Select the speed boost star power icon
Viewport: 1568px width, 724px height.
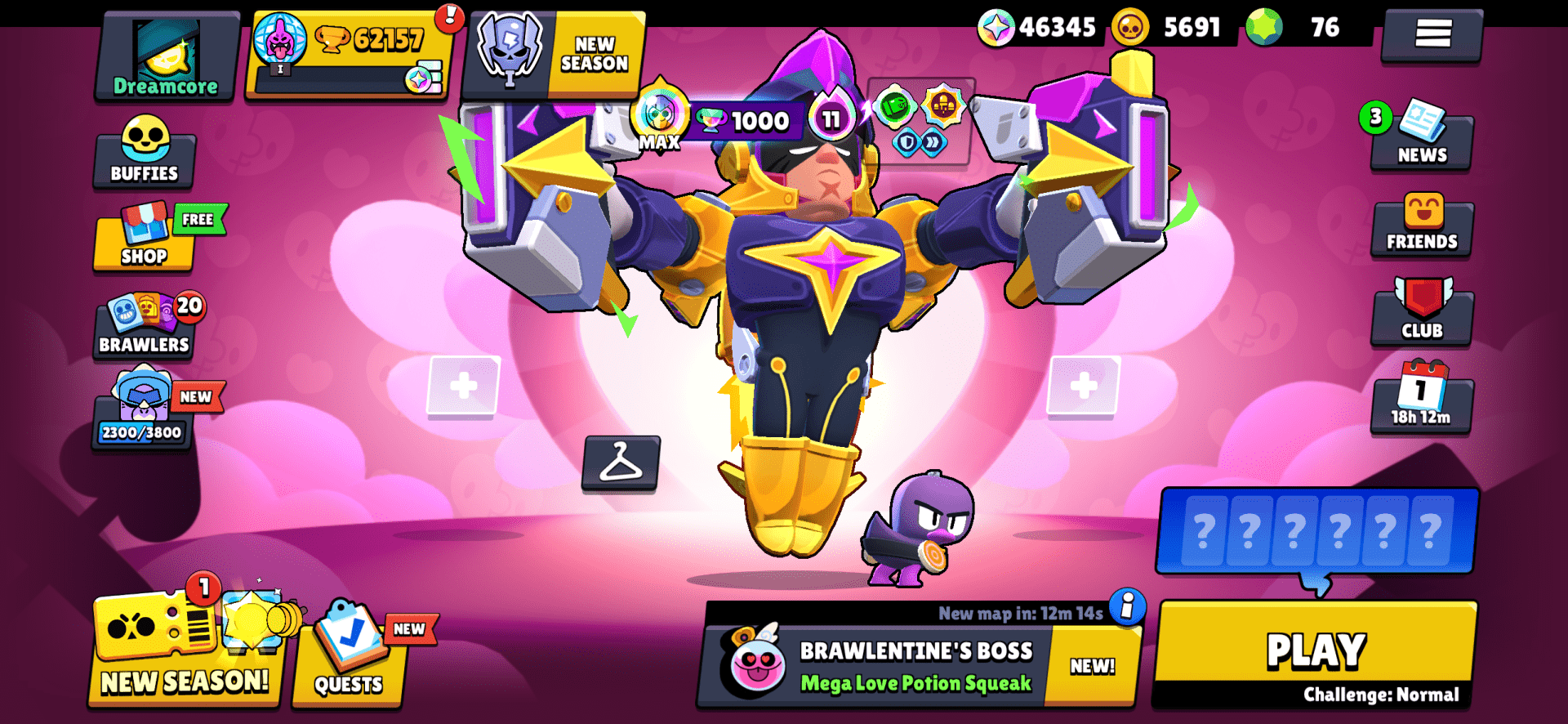click(933, 141)
